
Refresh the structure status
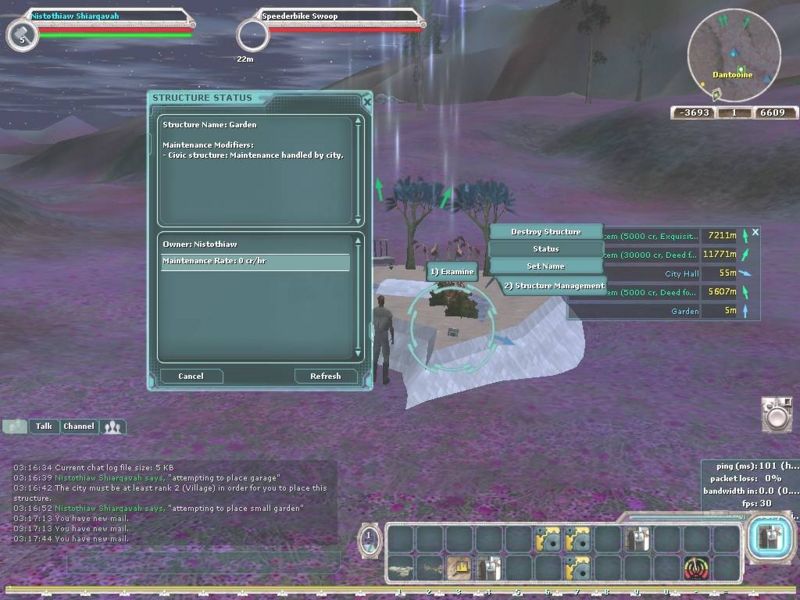click(326, 376)
